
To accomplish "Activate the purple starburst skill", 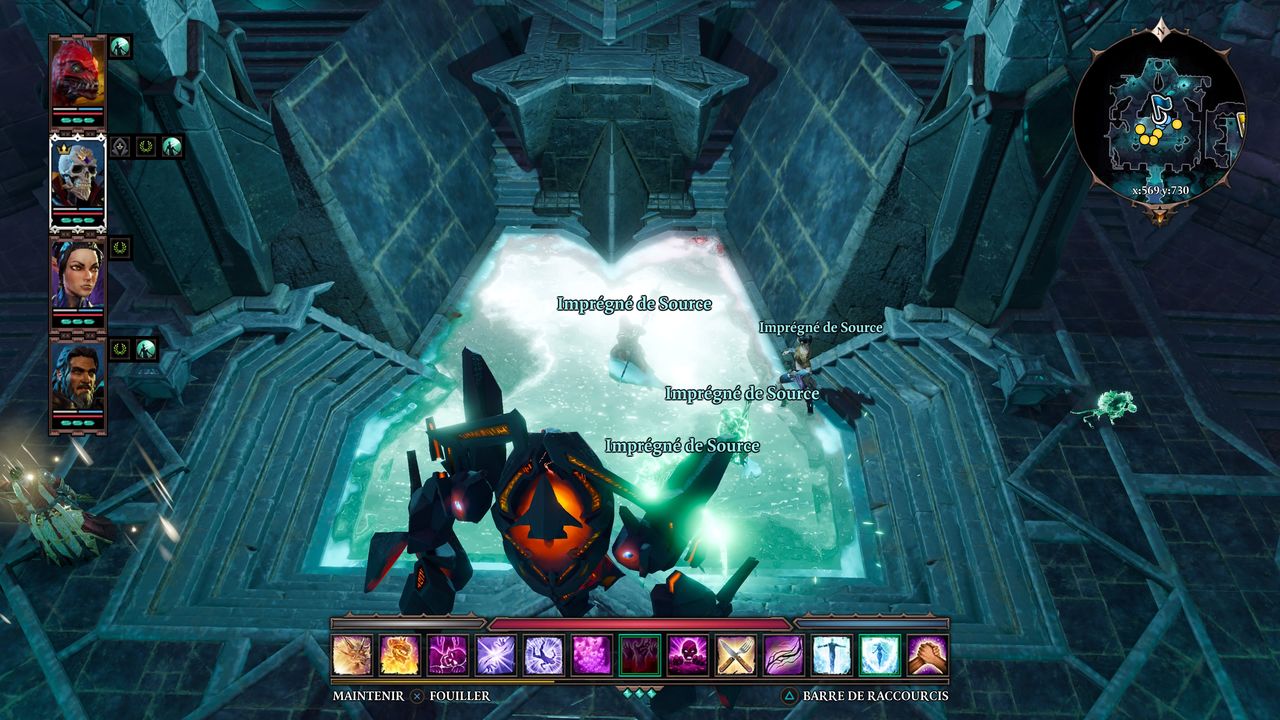I will (496, 655).
